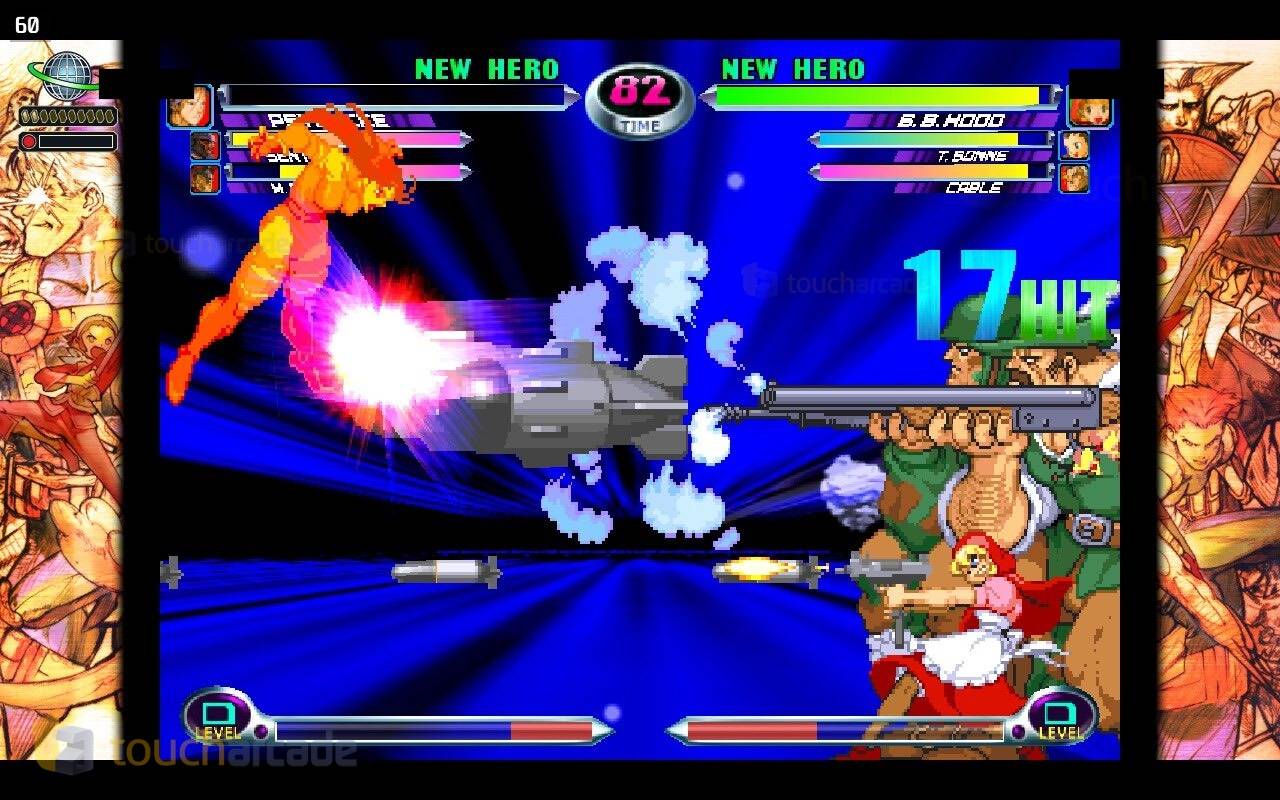Click the red record dot indicator
1280x800 pixels.
(x=29, y=142)
